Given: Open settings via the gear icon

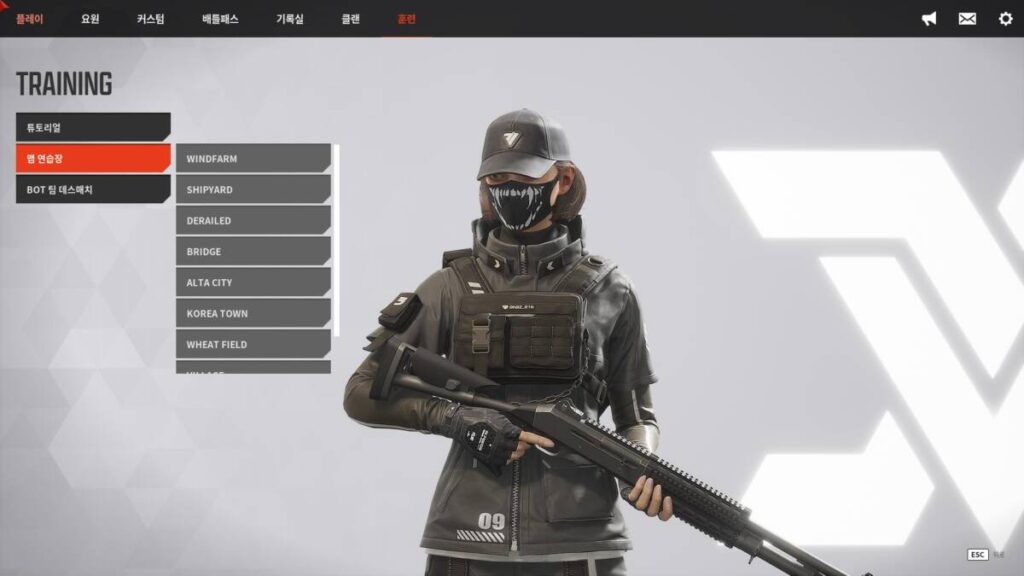Looking at the screenshot, I should pyautogui.click(x=1005, y=19).
